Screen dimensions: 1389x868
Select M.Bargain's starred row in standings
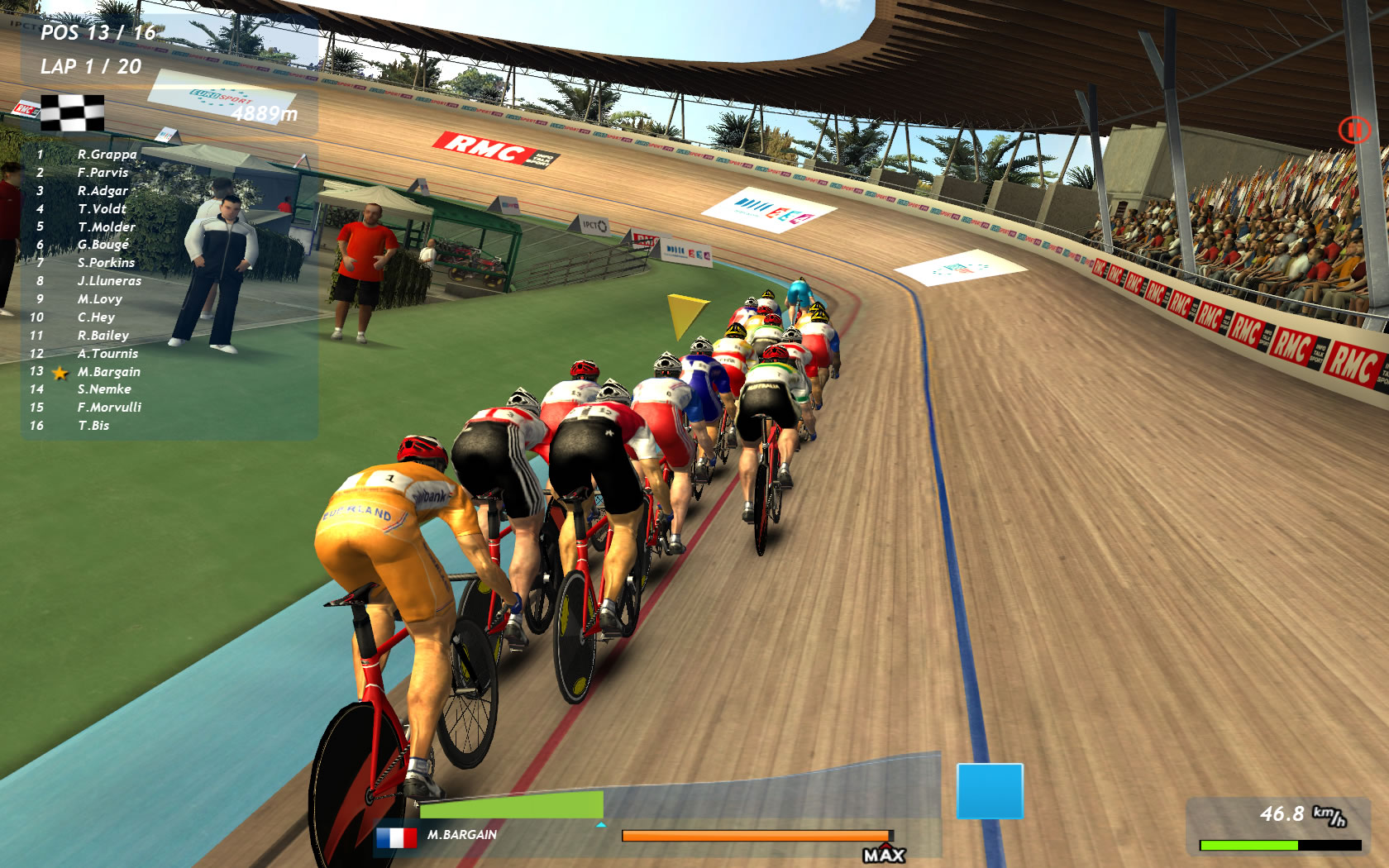click(108, 372)
